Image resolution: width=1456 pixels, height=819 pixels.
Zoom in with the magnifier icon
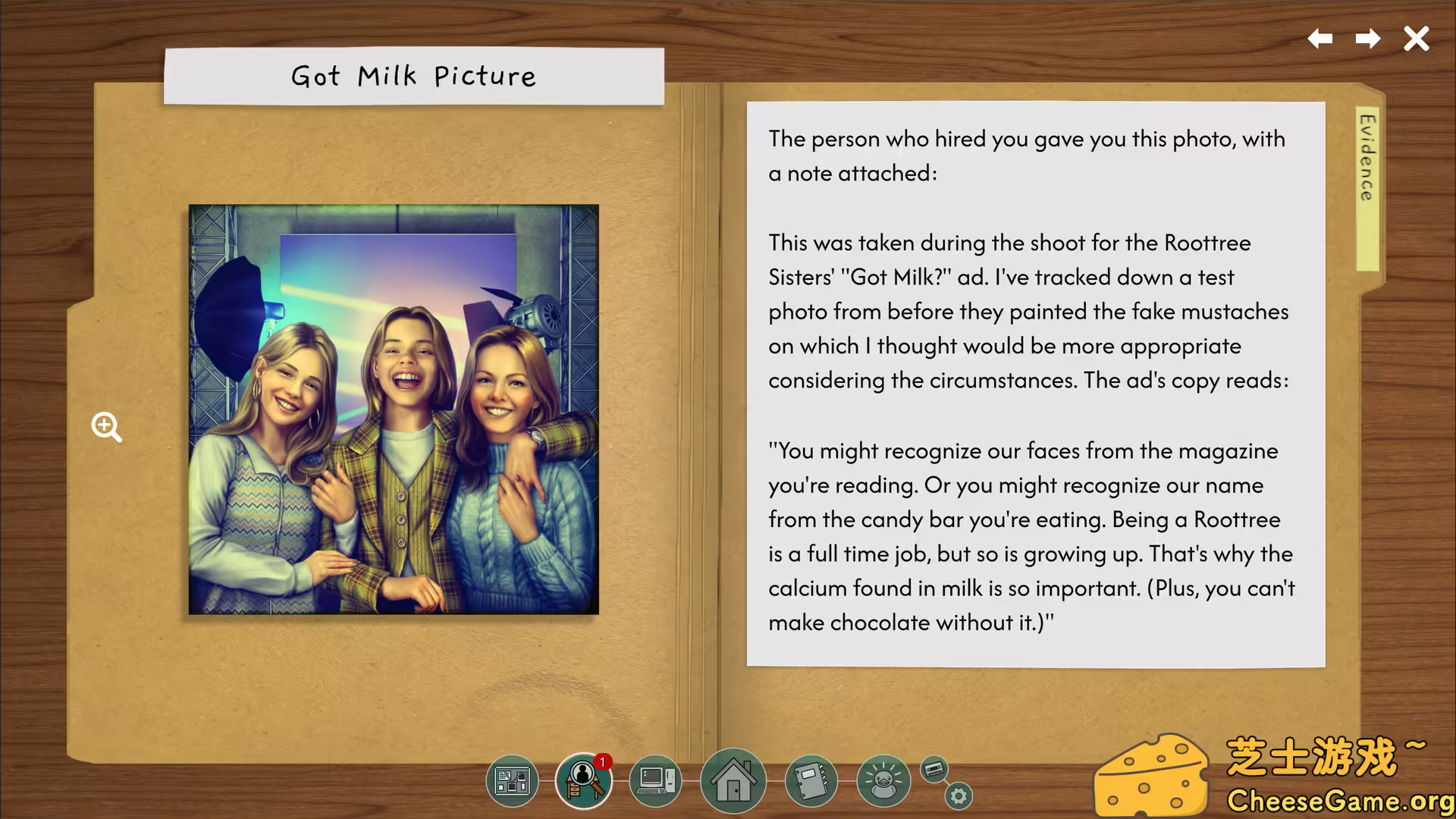click(x=106, y=427)
